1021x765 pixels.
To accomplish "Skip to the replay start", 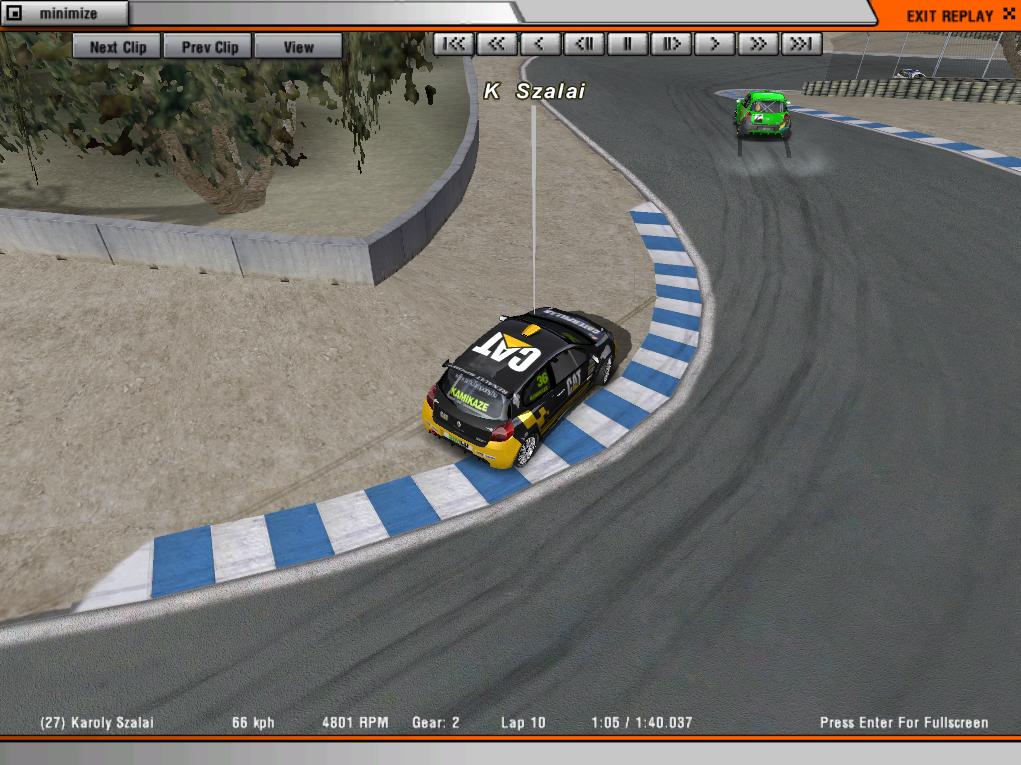I will [454, 44].
